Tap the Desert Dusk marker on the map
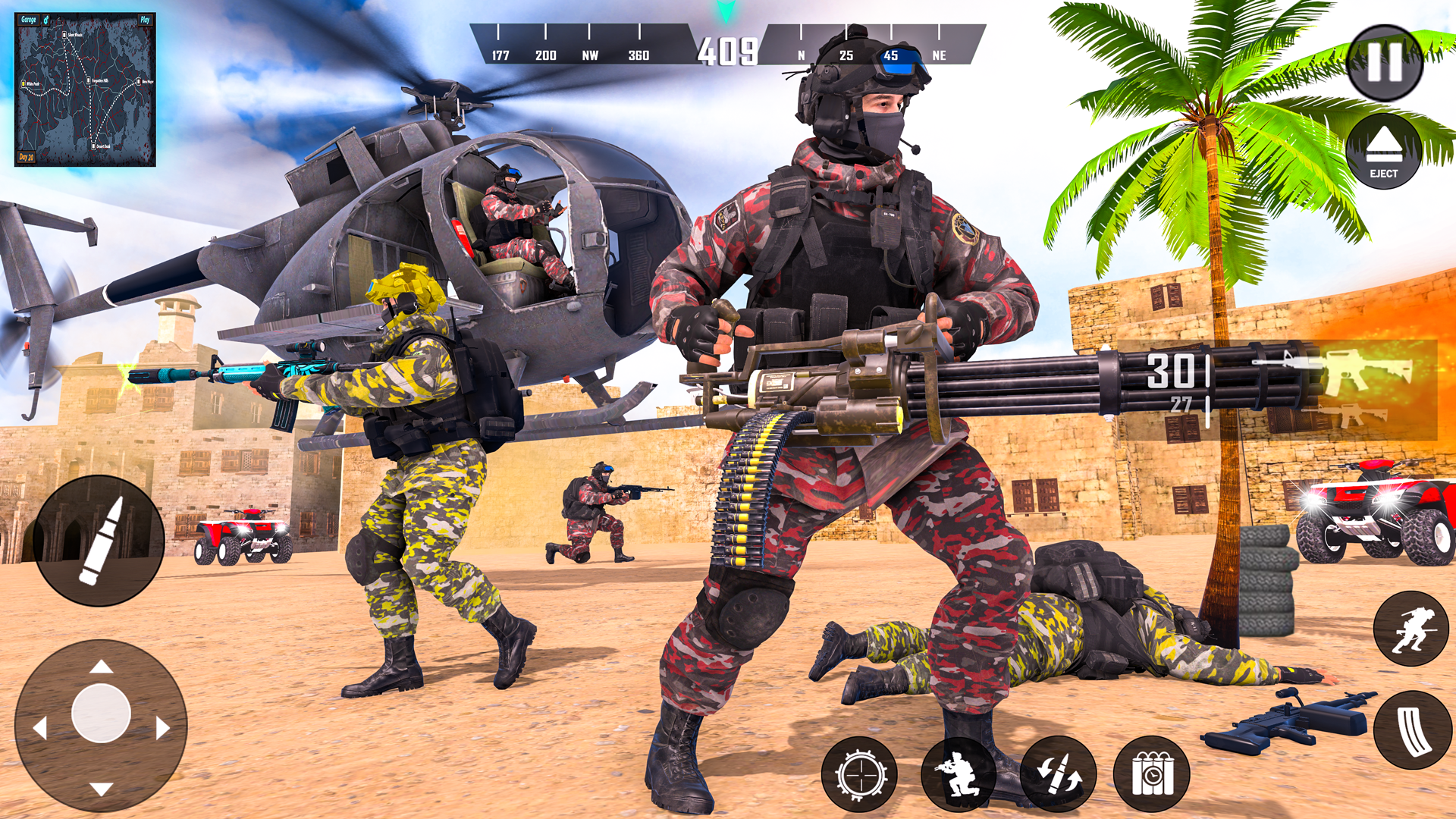Viewport: 1456px width, 819px height. pos(94,146)
